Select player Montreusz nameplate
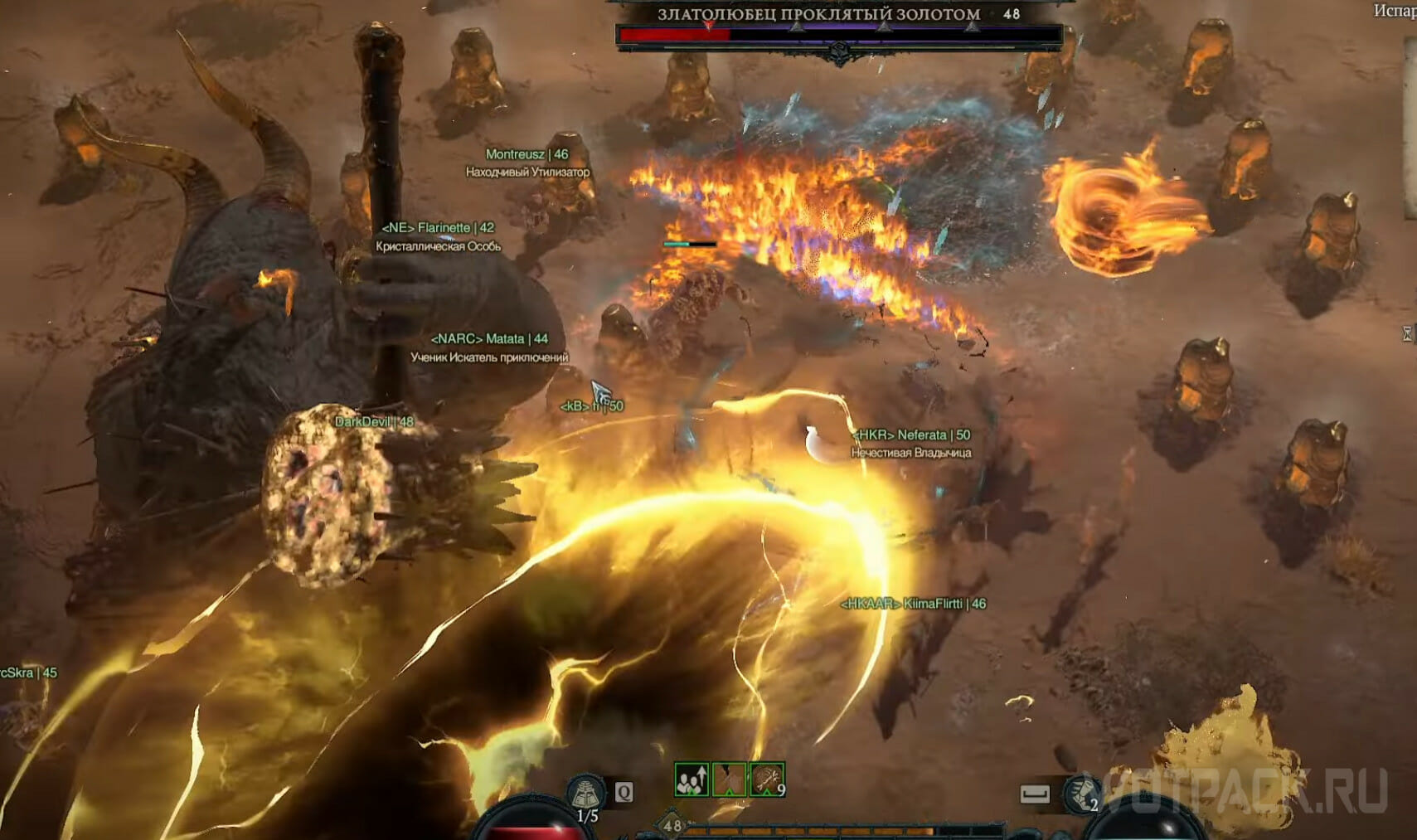 tap(527, 154)
